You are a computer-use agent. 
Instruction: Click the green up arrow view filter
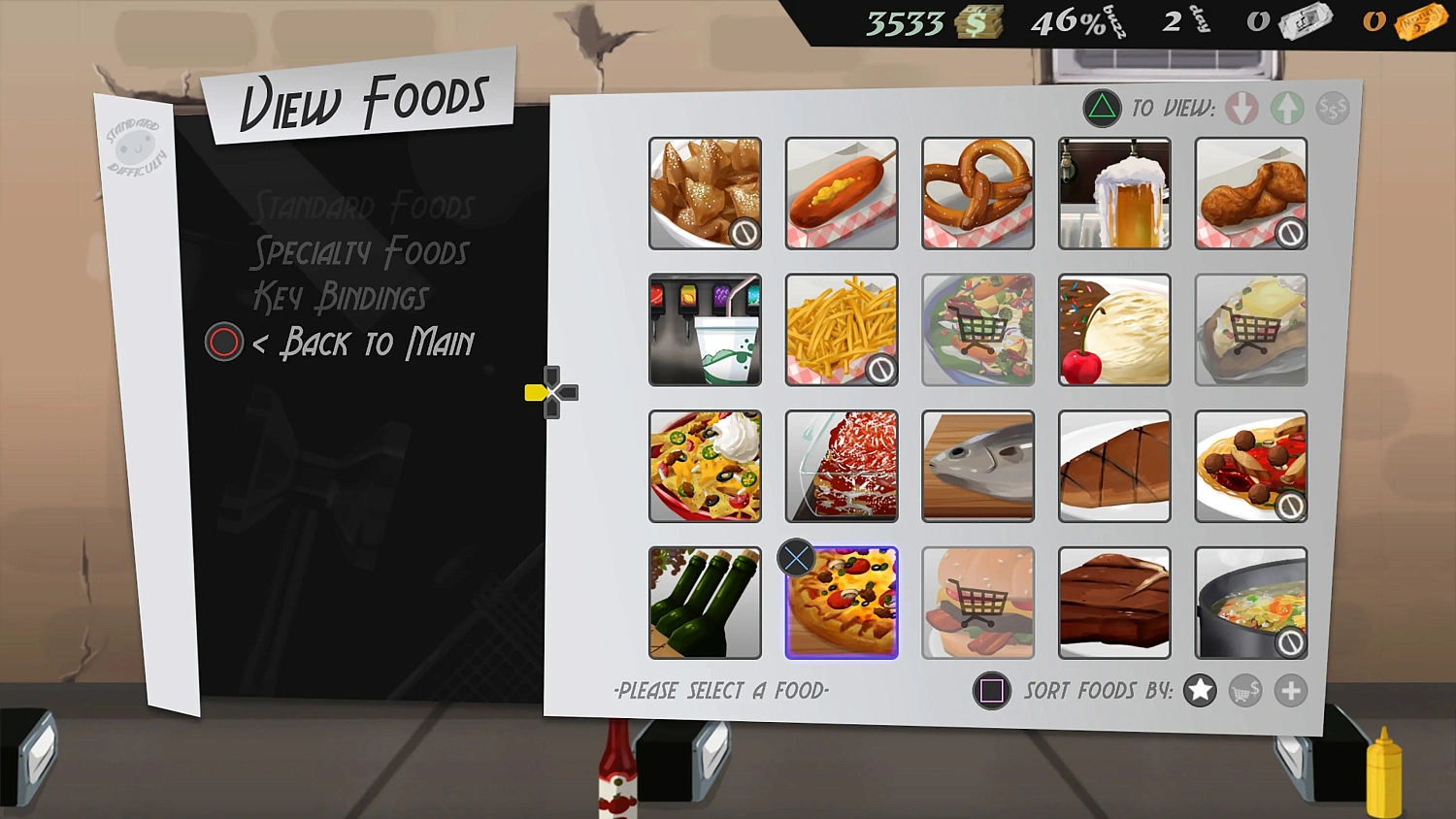click(1288, 108)
